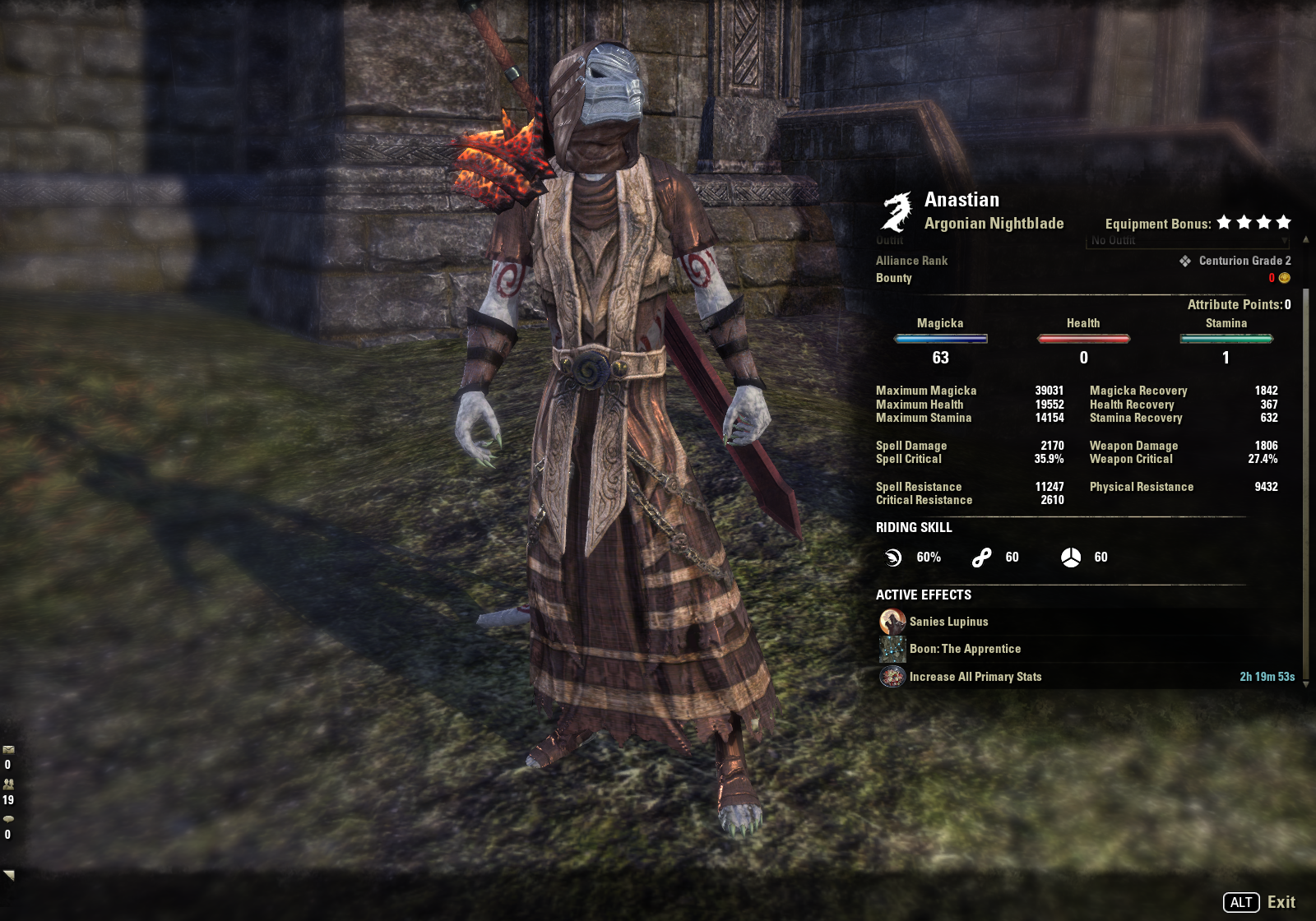Click the riding carry capacity icon
Viewport: 1316px width, 921px height.
(1070, 558)
